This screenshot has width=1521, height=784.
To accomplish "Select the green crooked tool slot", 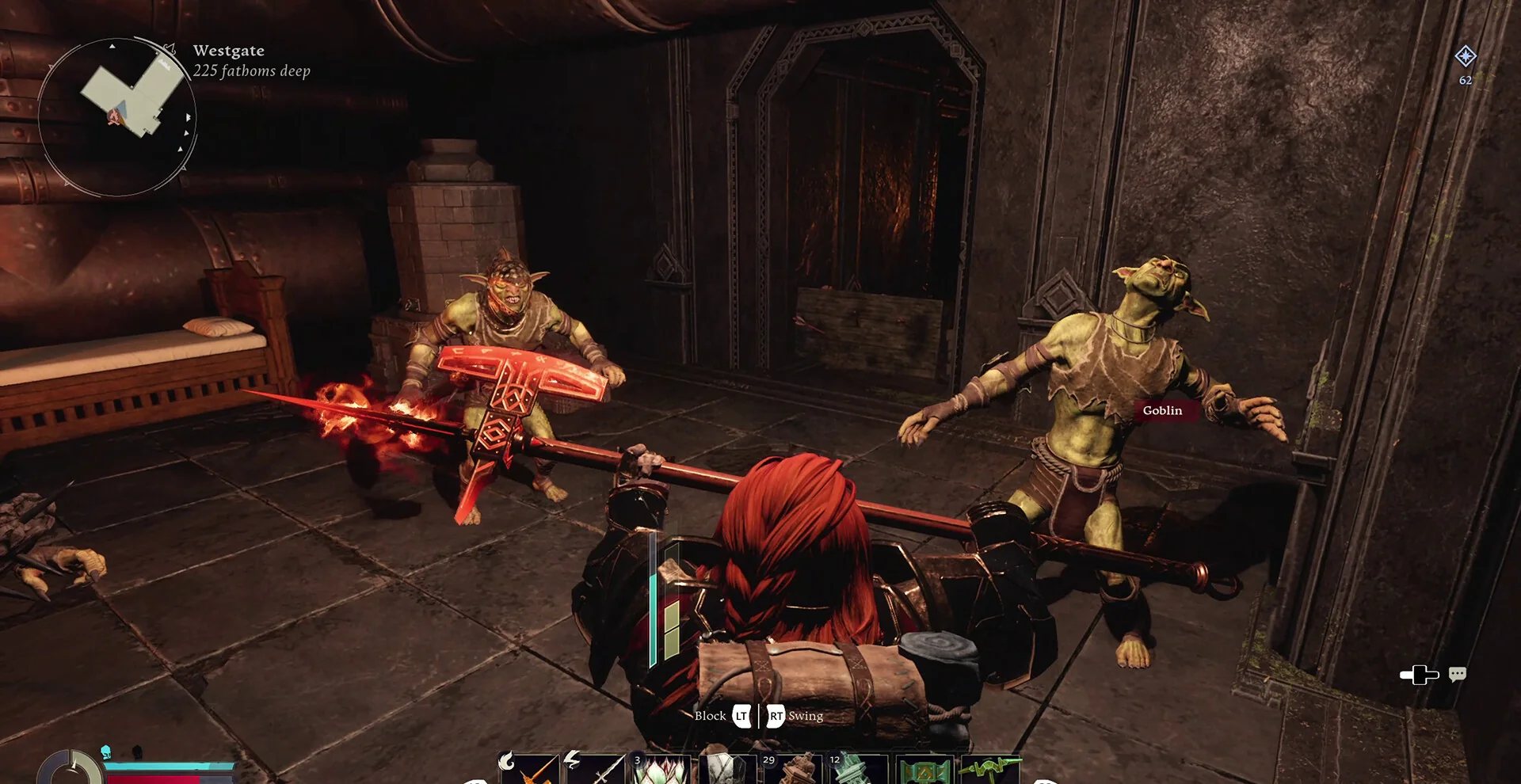I will (990, 770).
